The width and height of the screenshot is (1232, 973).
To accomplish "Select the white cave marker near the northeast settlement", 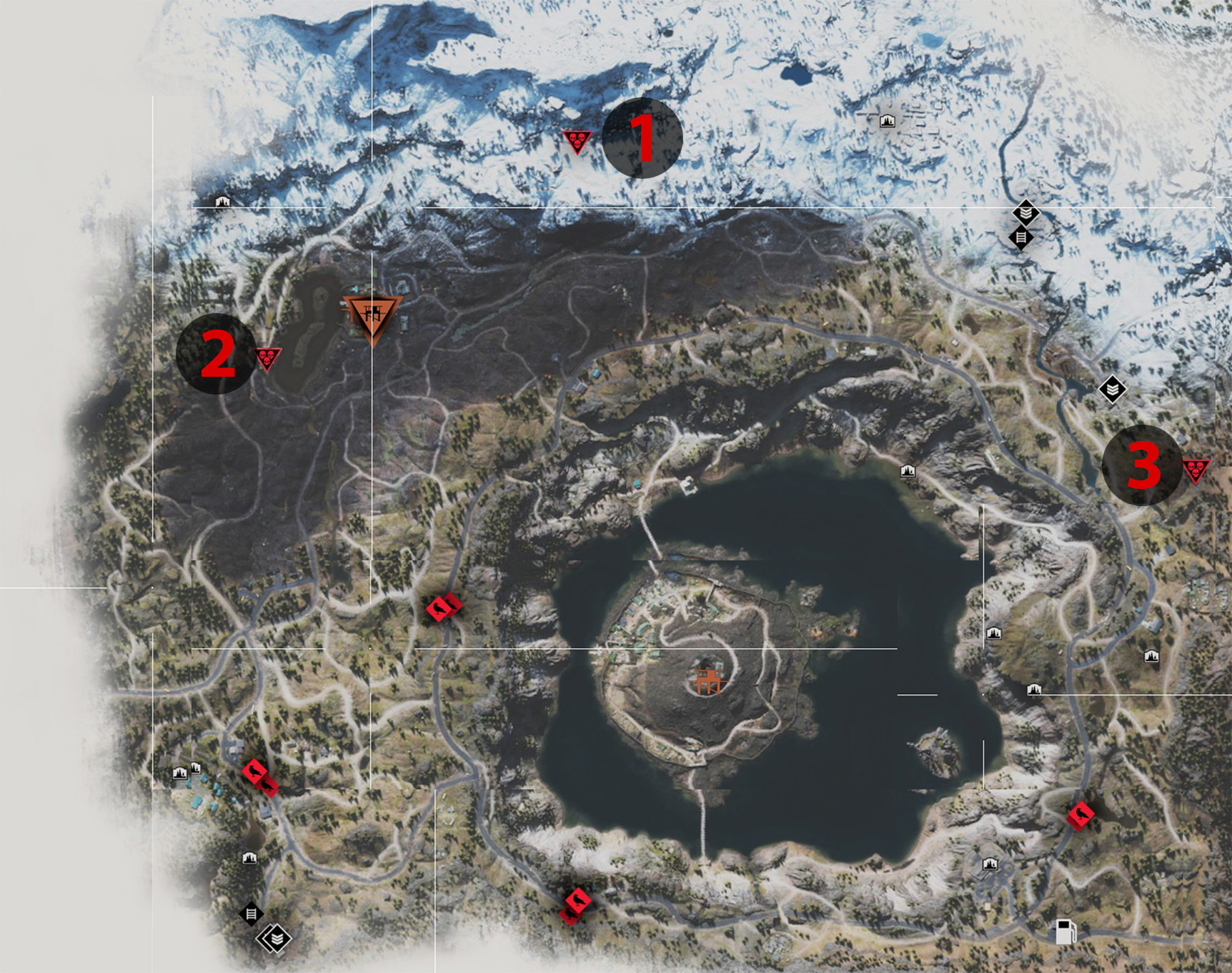I will pos(888,121).
